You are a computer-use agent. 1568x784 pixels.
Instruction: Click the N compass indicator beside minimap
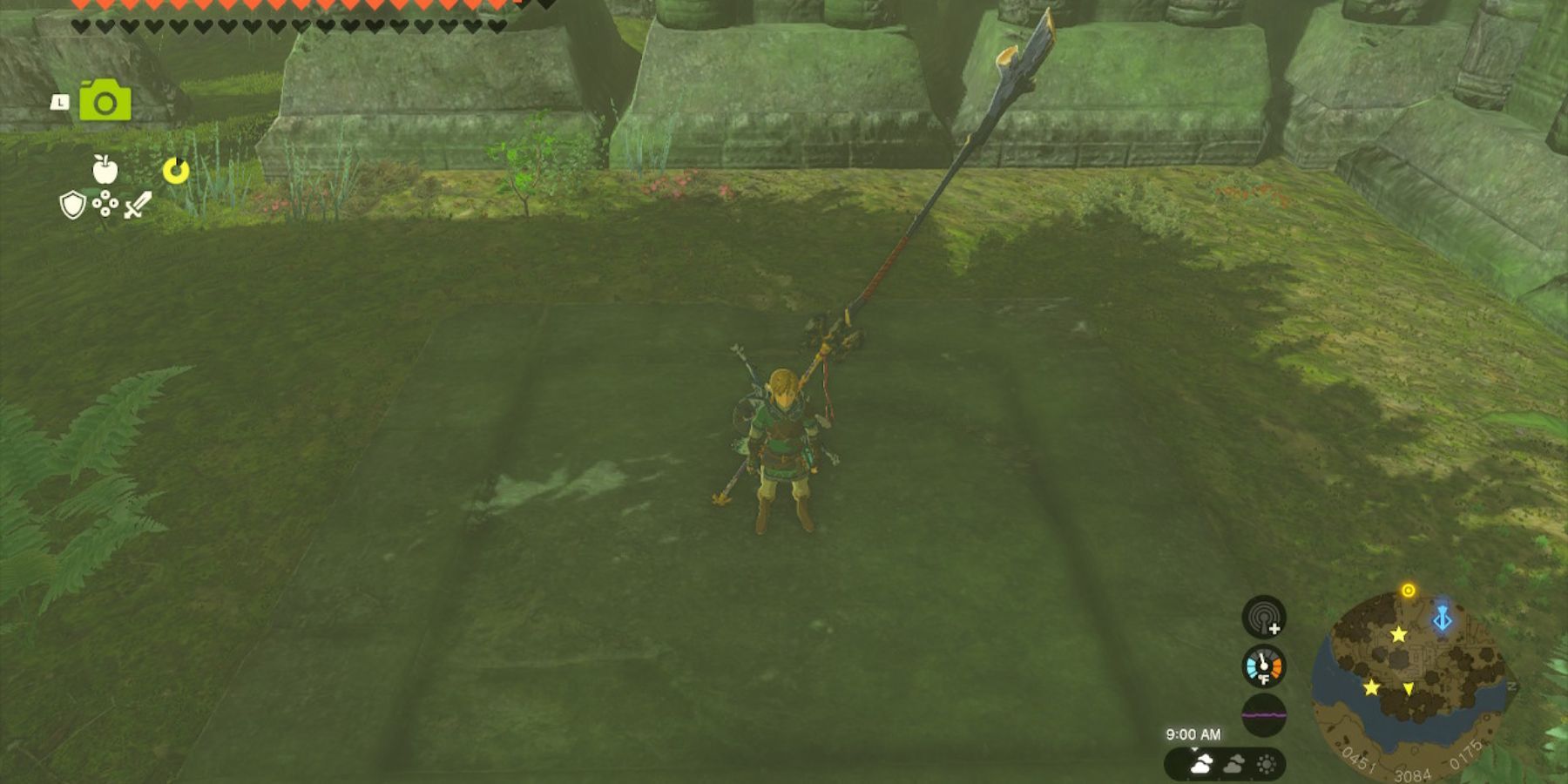(1512, 686)
